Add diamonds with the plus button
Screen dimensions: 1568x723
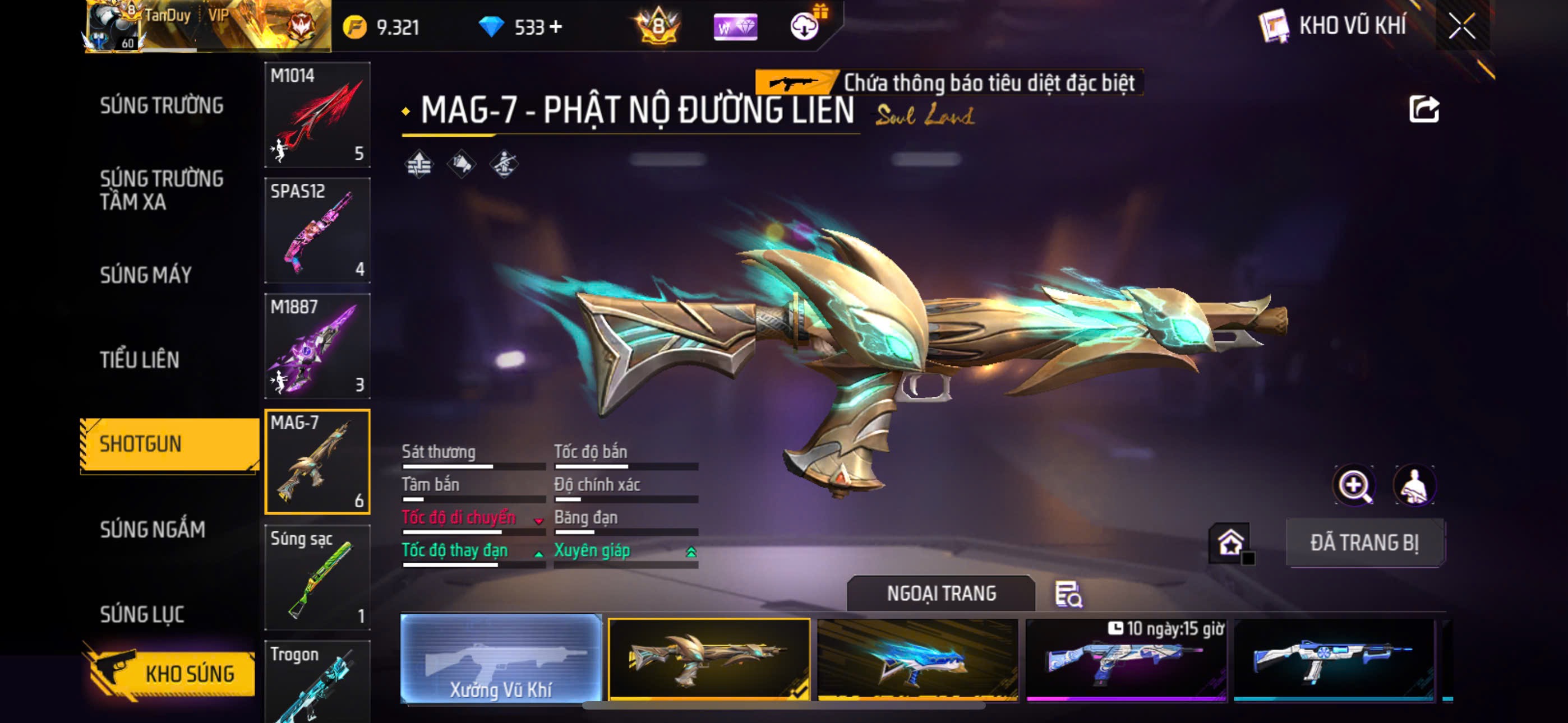point(555,27)
